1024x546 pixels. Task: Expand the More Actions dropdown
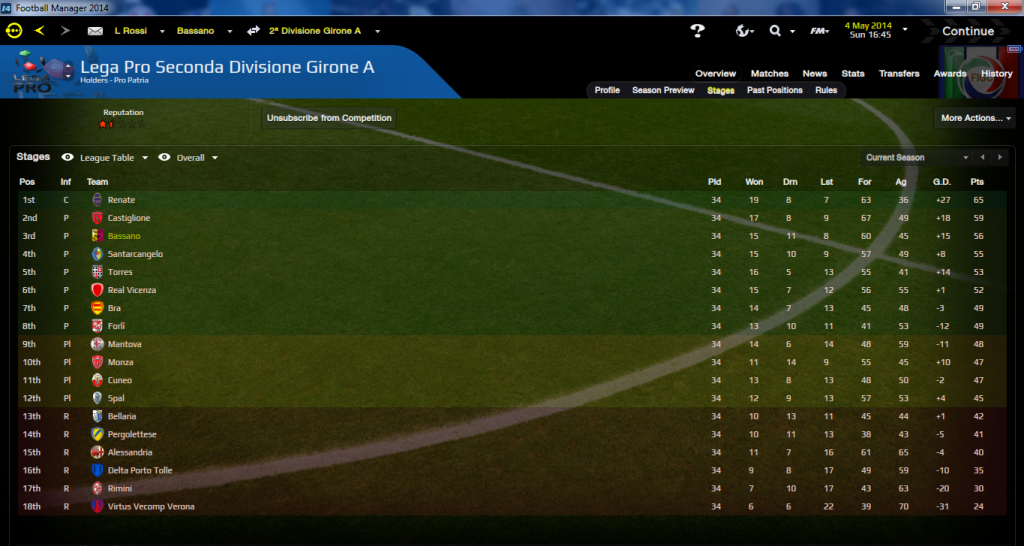[x=976, y=118]
